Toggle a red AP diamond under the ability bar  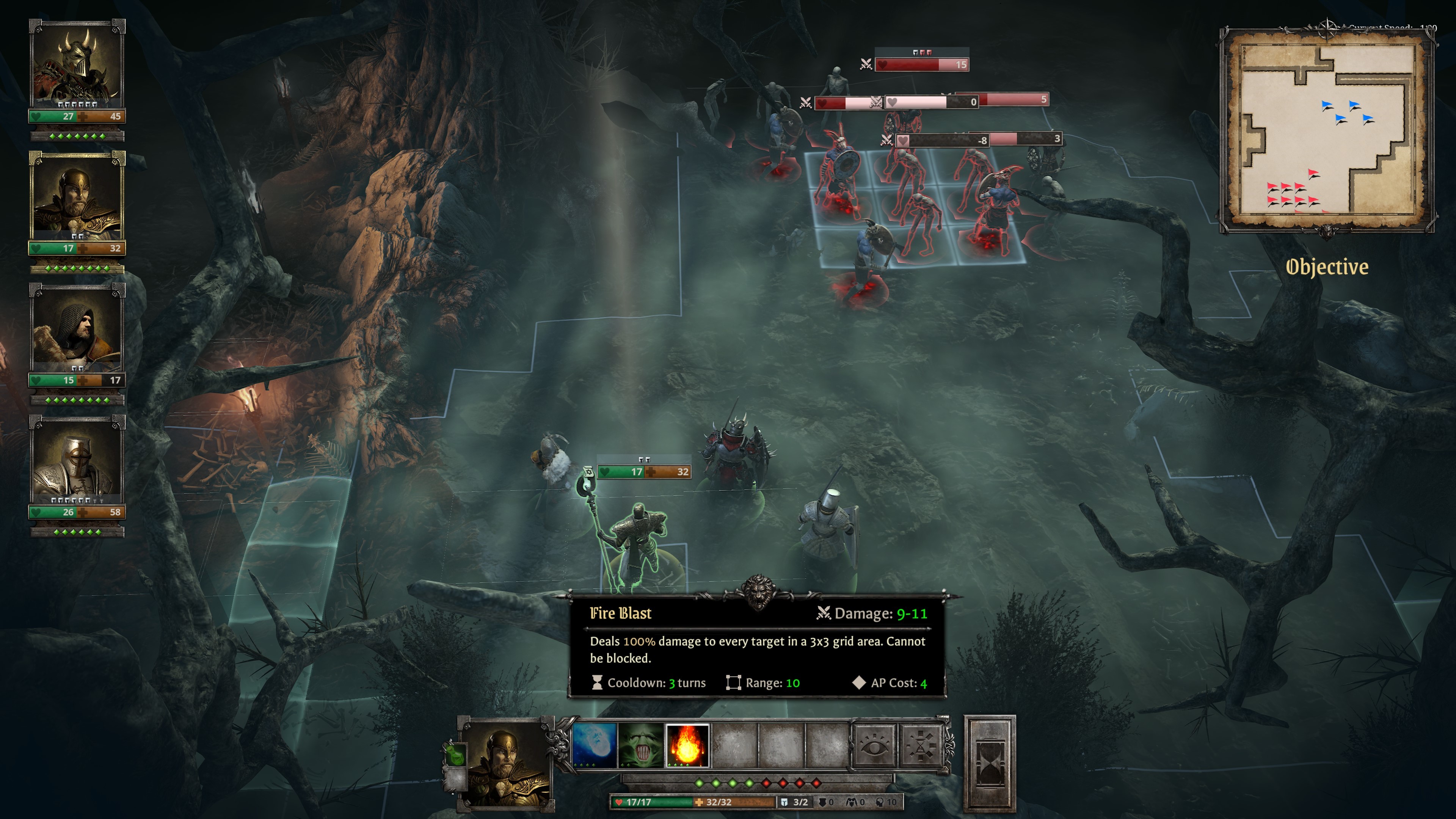(x=766, y=783)
